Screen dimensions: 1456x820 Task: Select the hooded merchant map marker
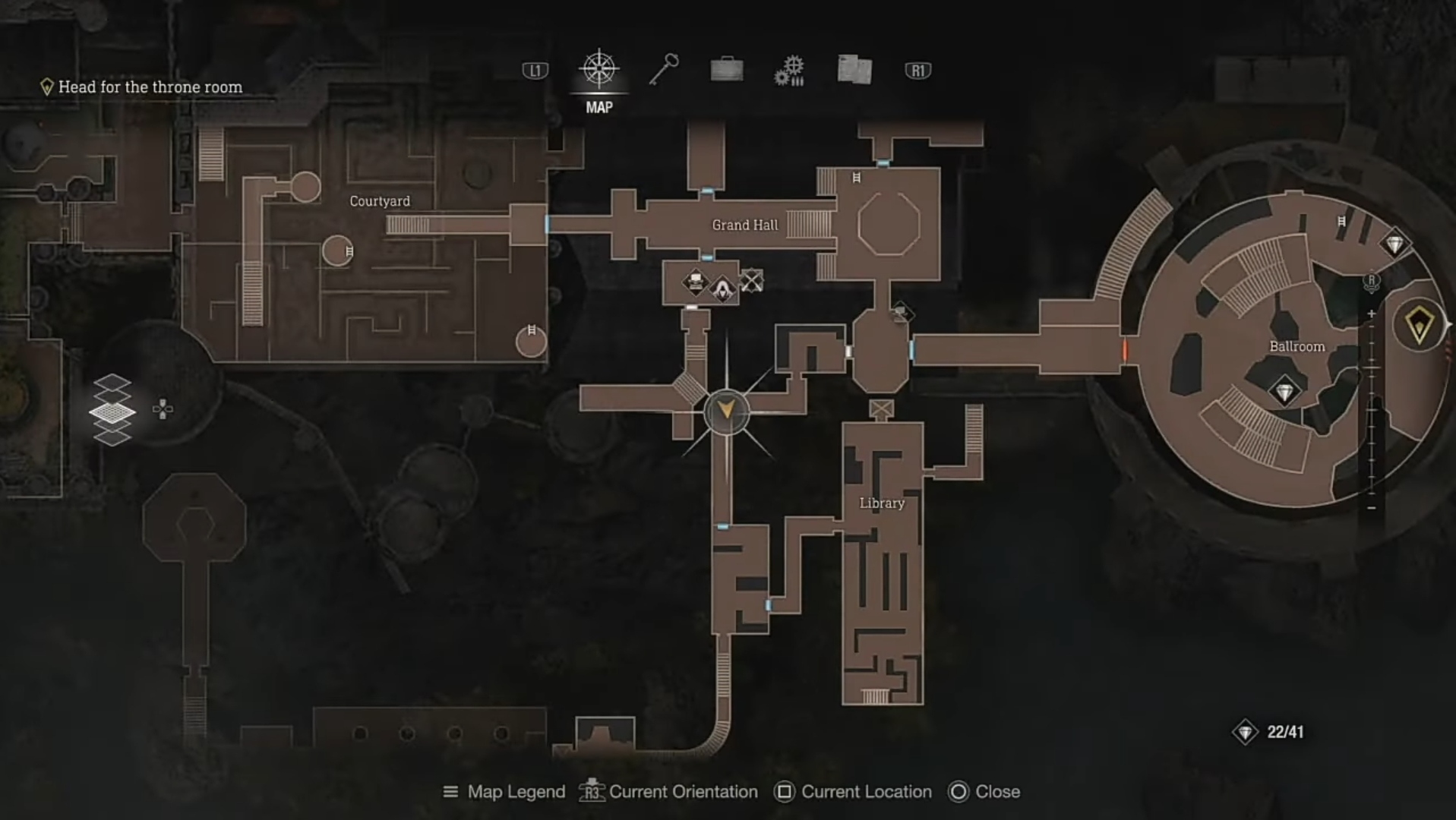tap(722, 289)
